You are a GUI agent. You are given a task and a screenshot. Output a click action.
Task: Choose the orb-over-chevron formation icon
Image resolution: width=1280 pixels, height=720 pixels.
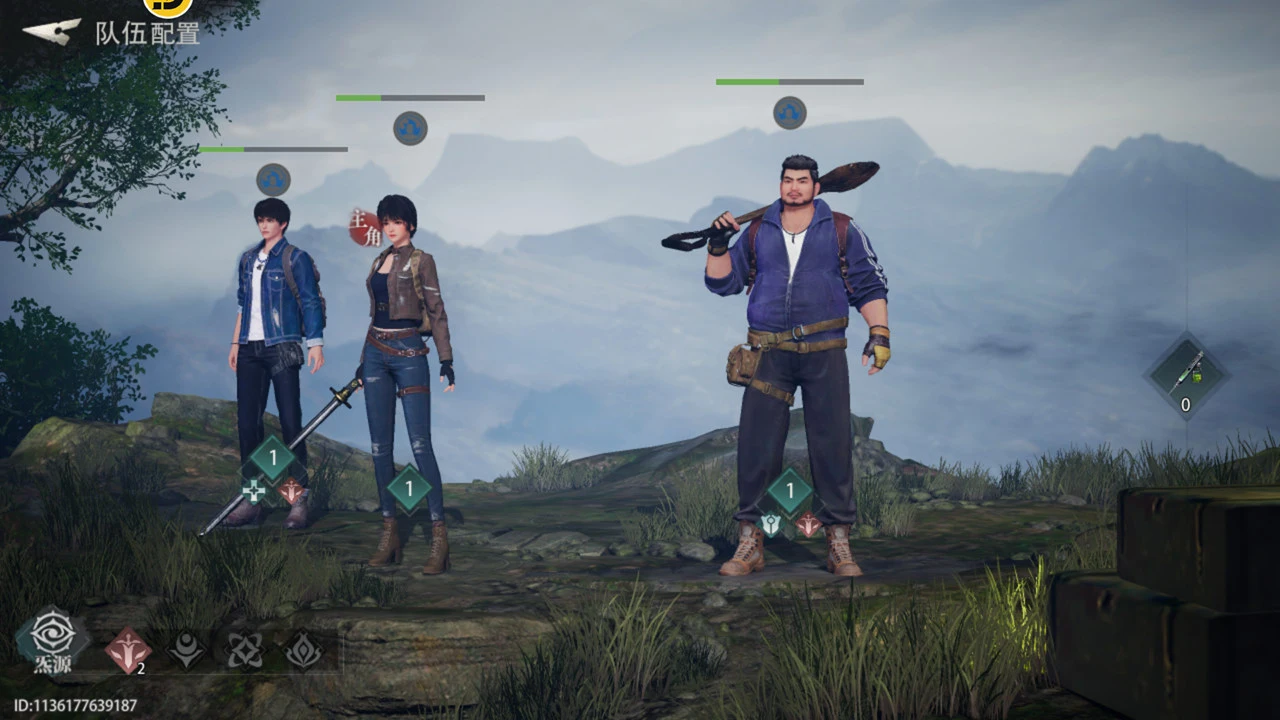[187, 651]
